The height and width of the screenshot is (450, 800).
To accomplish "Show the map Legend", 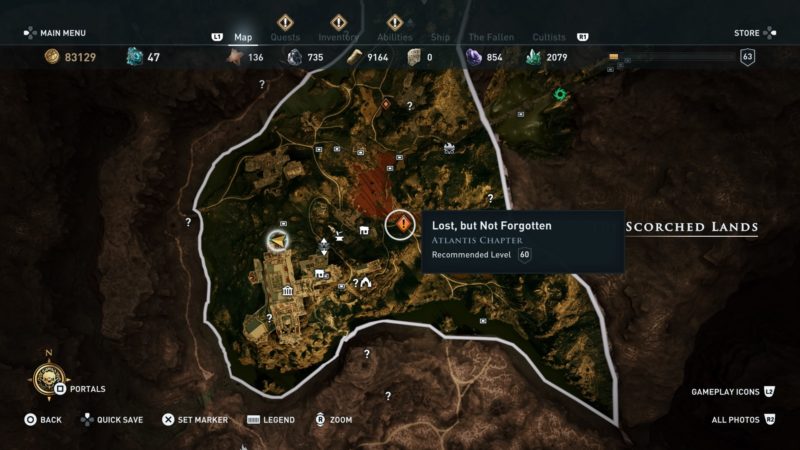I will [x=270, y=420].
